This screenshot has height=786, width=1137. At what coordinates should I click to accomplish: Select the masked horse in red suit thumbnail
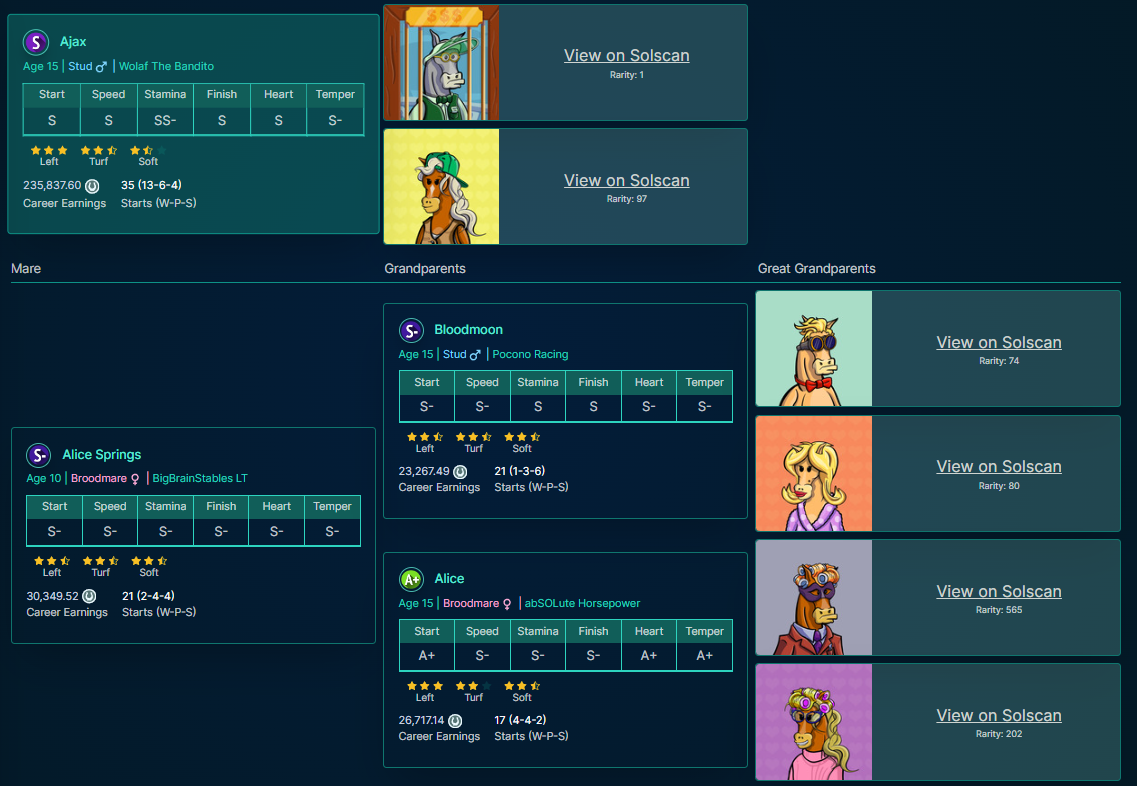814,598
